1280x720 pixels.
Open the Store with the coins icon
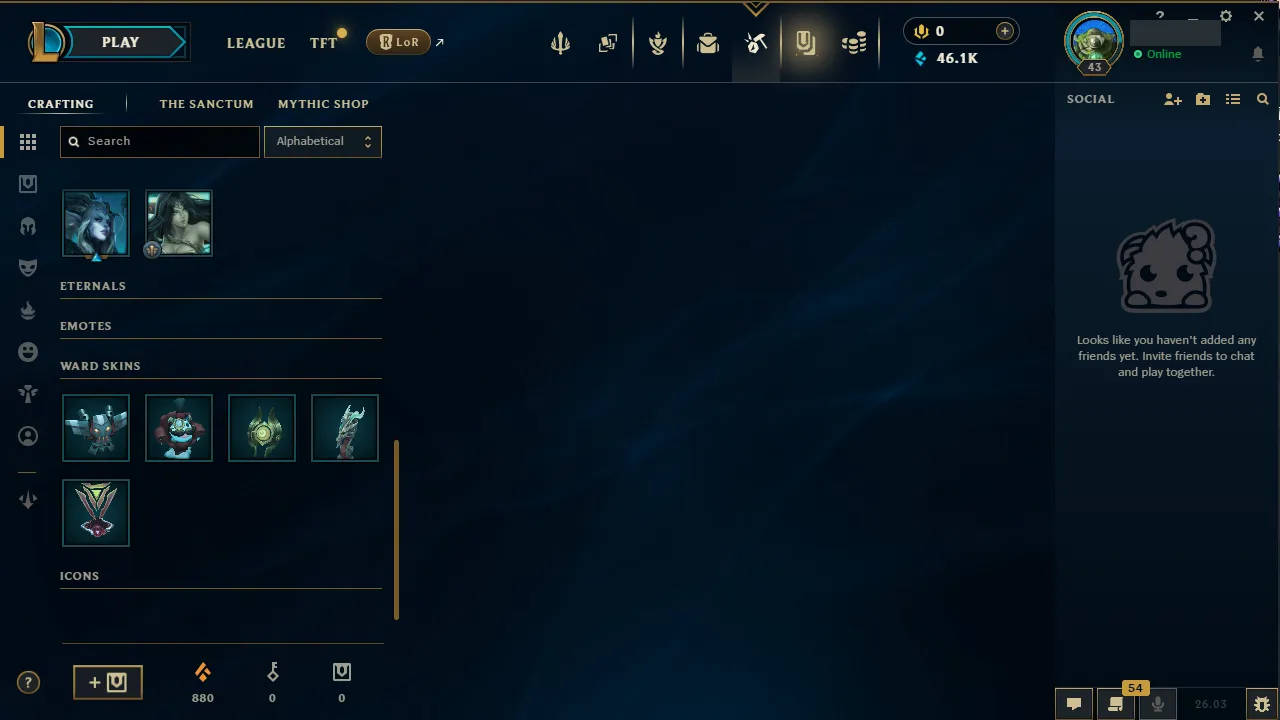click(x=854, y=43)
